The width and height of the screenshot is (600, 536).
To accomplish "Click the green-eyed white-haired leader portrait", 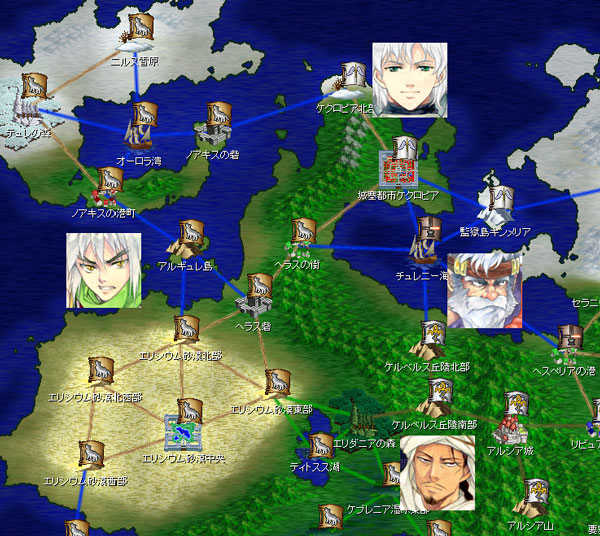I will coord(410,80).
